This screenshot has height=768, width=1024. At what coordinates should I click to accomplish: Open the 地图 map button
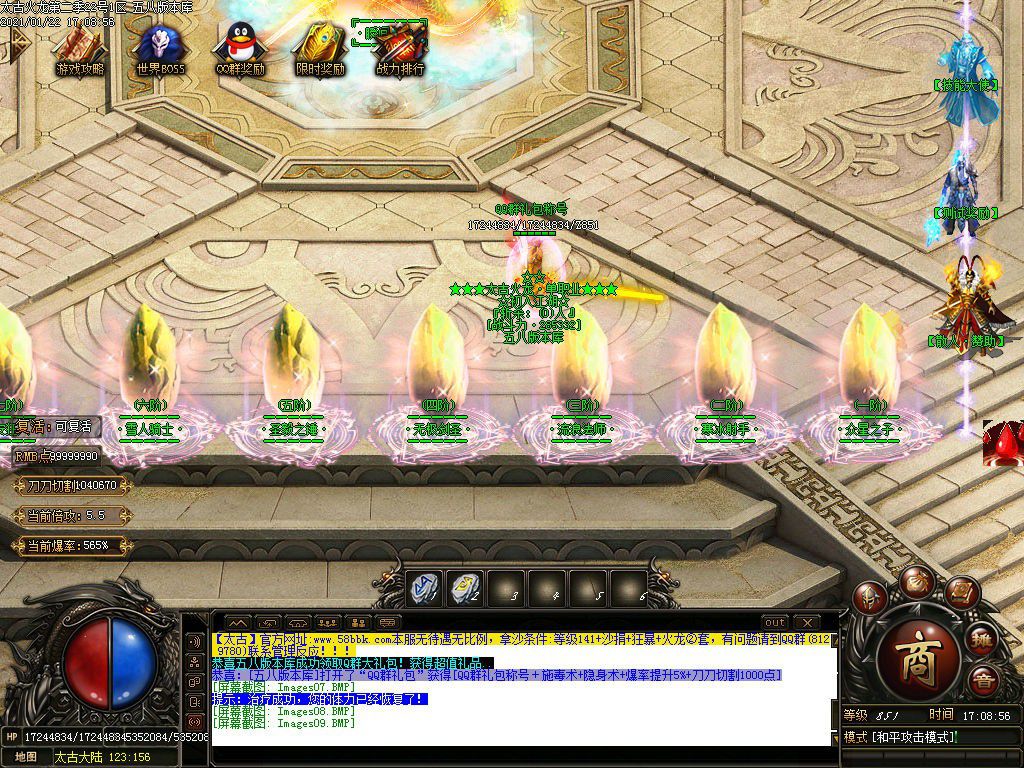26,757
